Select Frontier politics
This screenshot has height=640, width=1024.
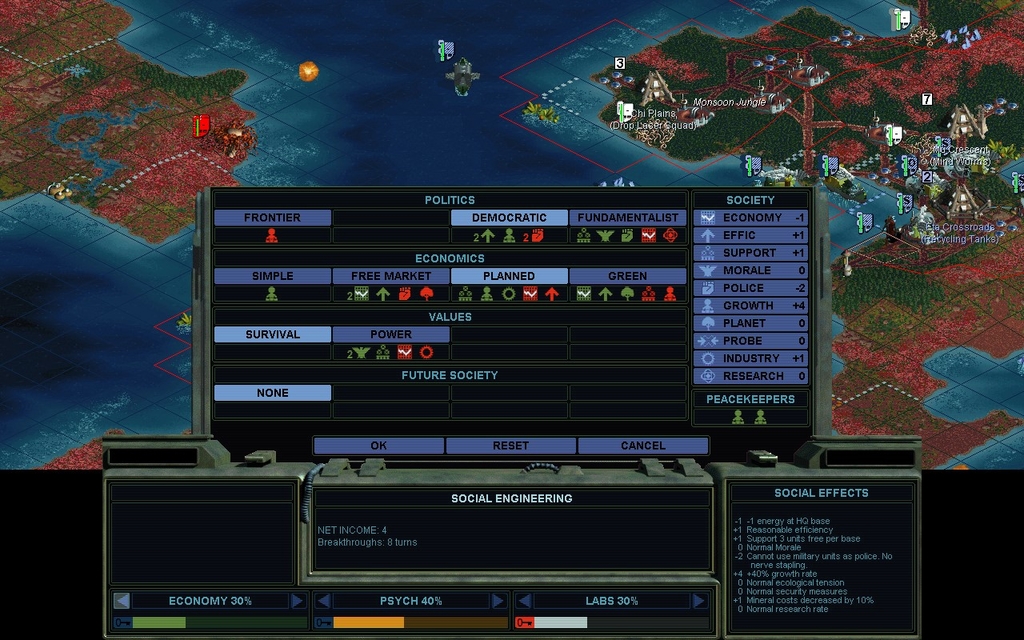point(272,218)
